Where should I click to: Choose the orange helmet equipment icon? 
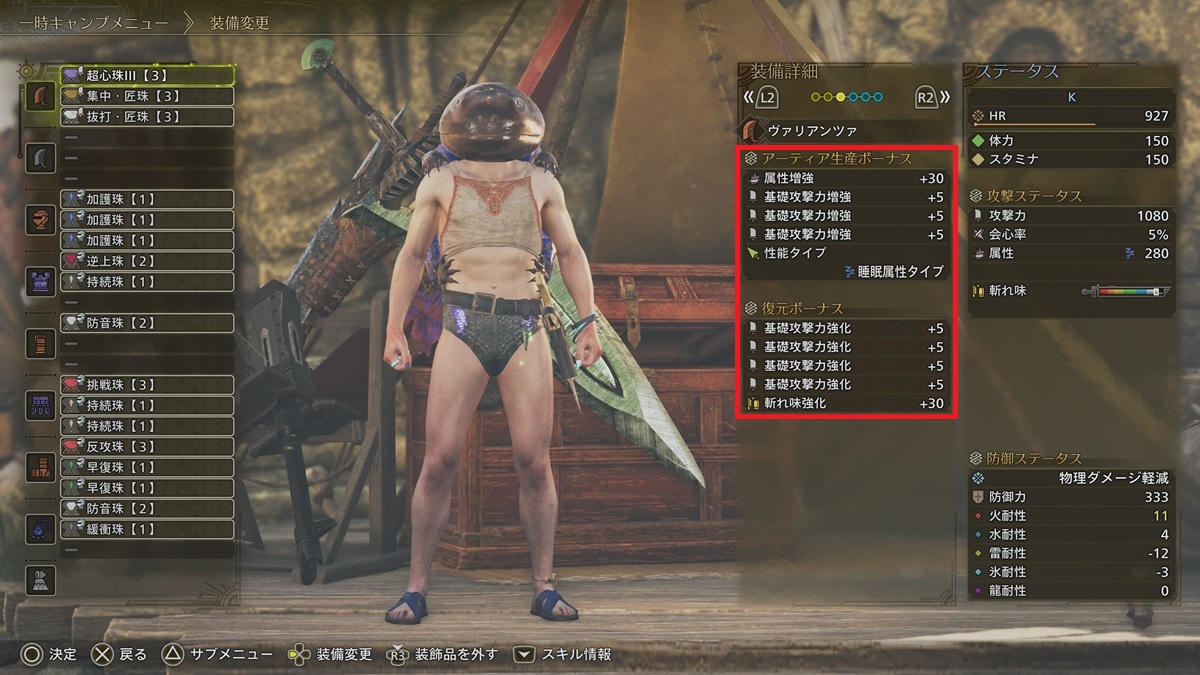click(x=40, y=220)
